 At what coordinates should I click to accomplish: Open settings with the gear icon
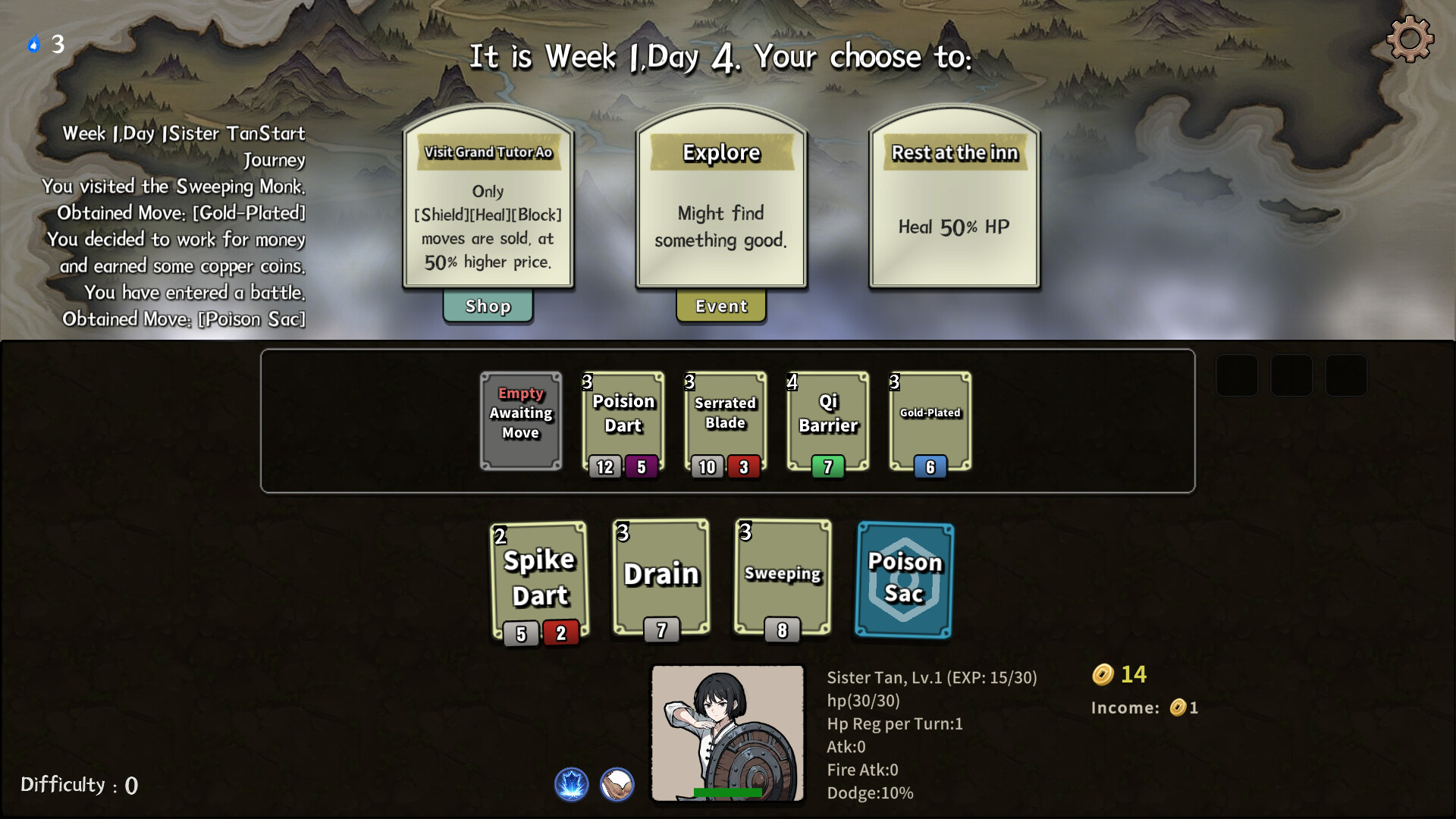point(1410,39)
